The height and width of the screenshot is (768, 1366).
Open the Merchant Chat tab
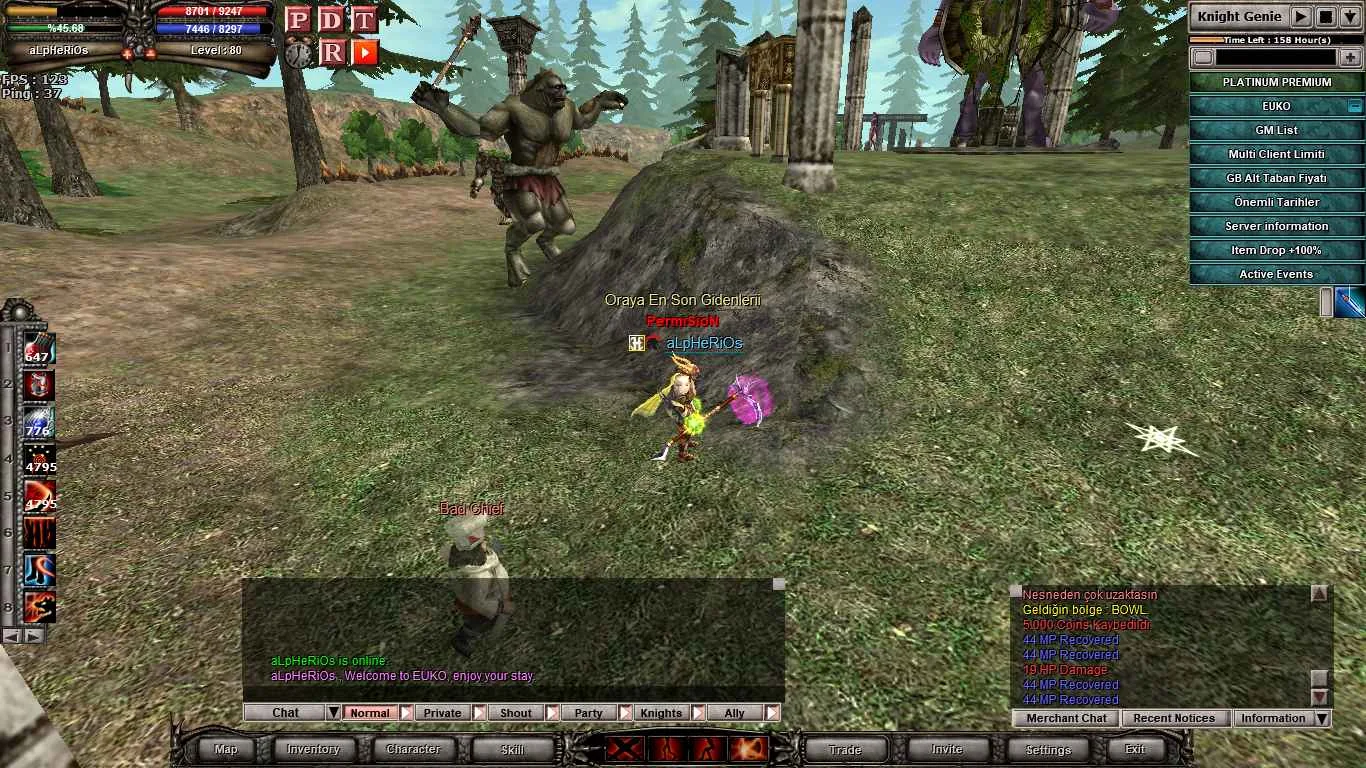(1066, 718)
